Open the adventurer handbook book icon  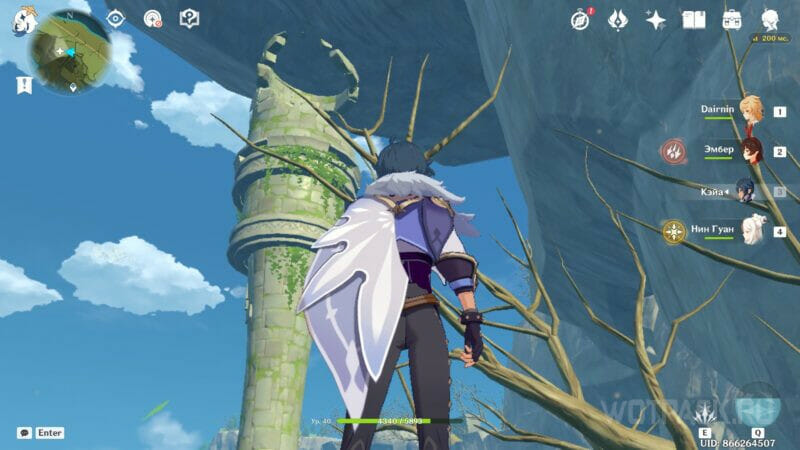(694, 19)
